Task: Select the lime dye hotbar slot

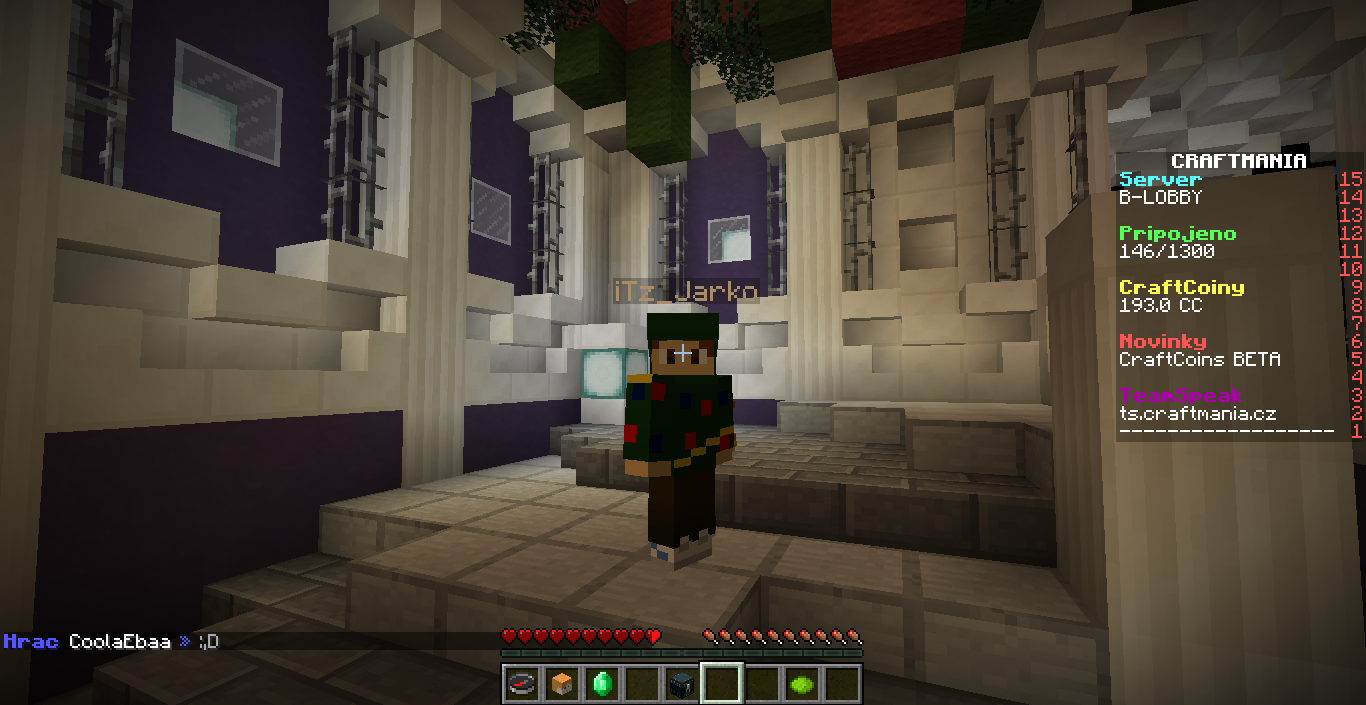Action: (x=802, y=684)
